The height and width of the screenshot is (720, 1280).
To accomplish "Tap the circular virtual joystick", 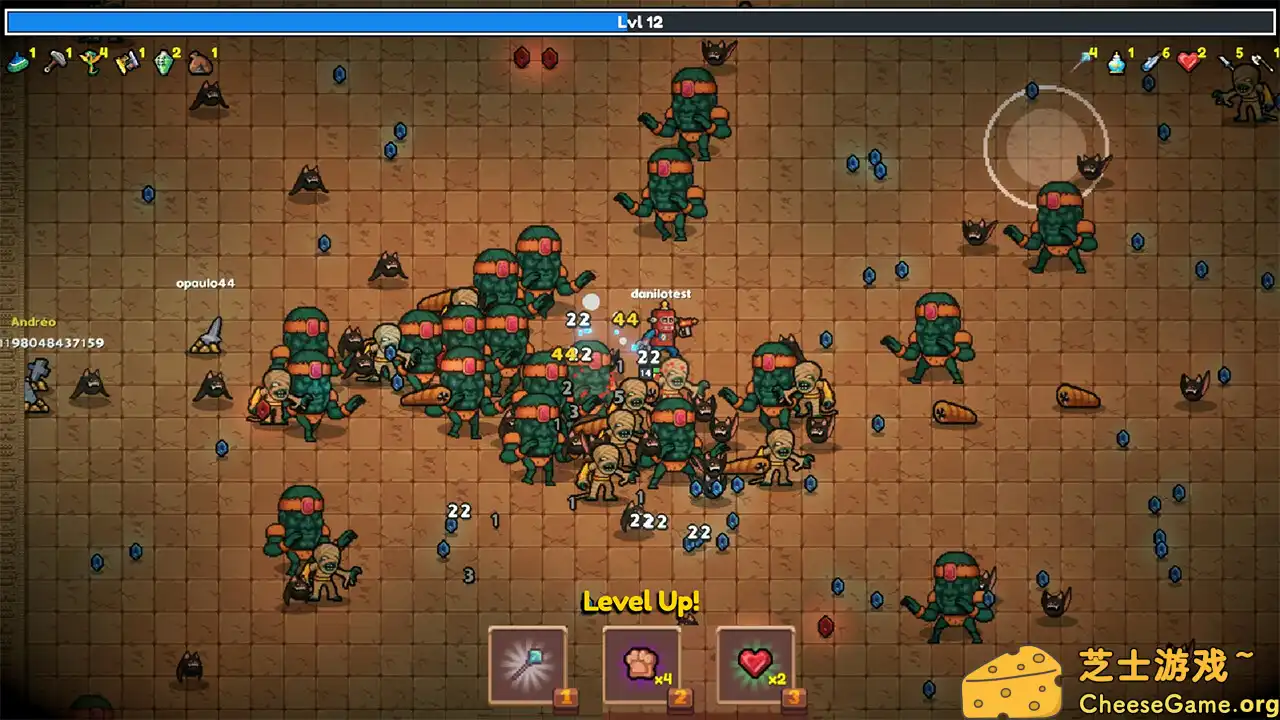I will [x=1046, y=147].
